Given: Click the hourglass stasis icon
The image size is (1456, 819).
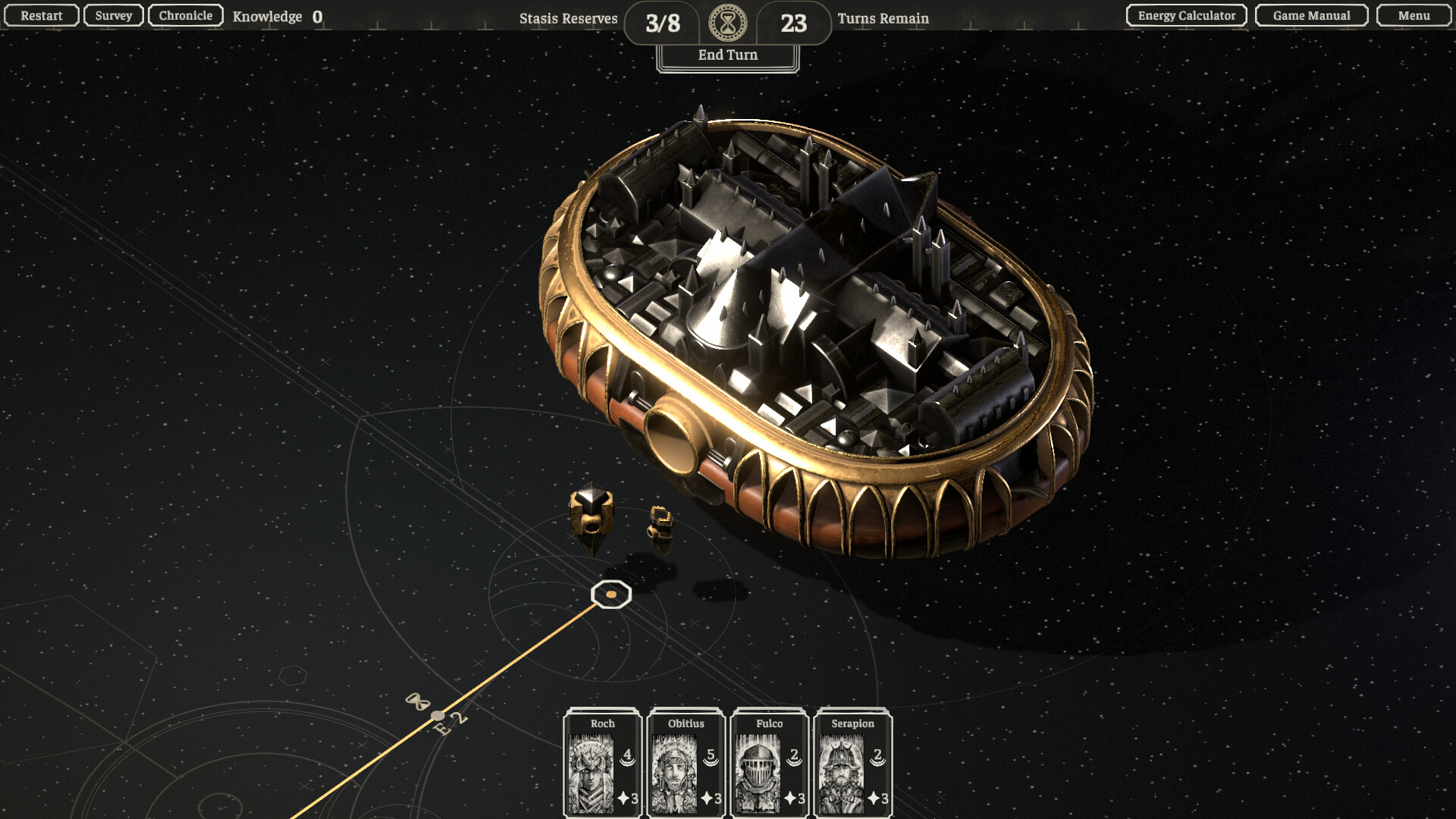Looking at the screenshot, I should tap(728, 24).
